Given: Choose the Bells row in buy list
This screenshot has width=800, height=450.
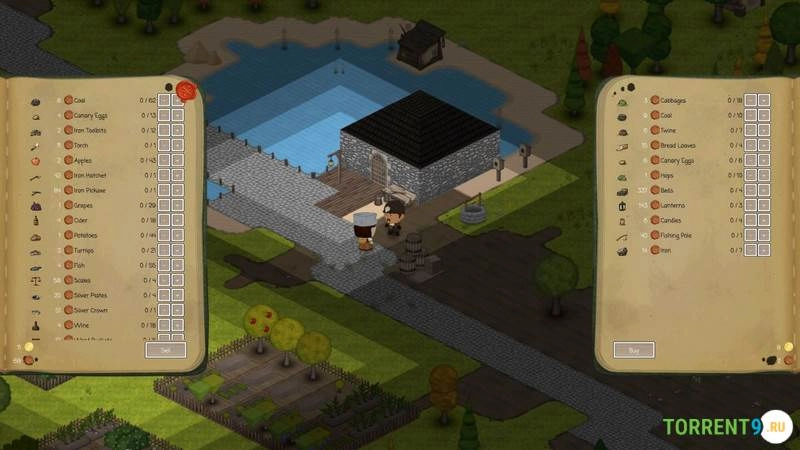Looking at the screenshot, I should [x=667, y=190].
